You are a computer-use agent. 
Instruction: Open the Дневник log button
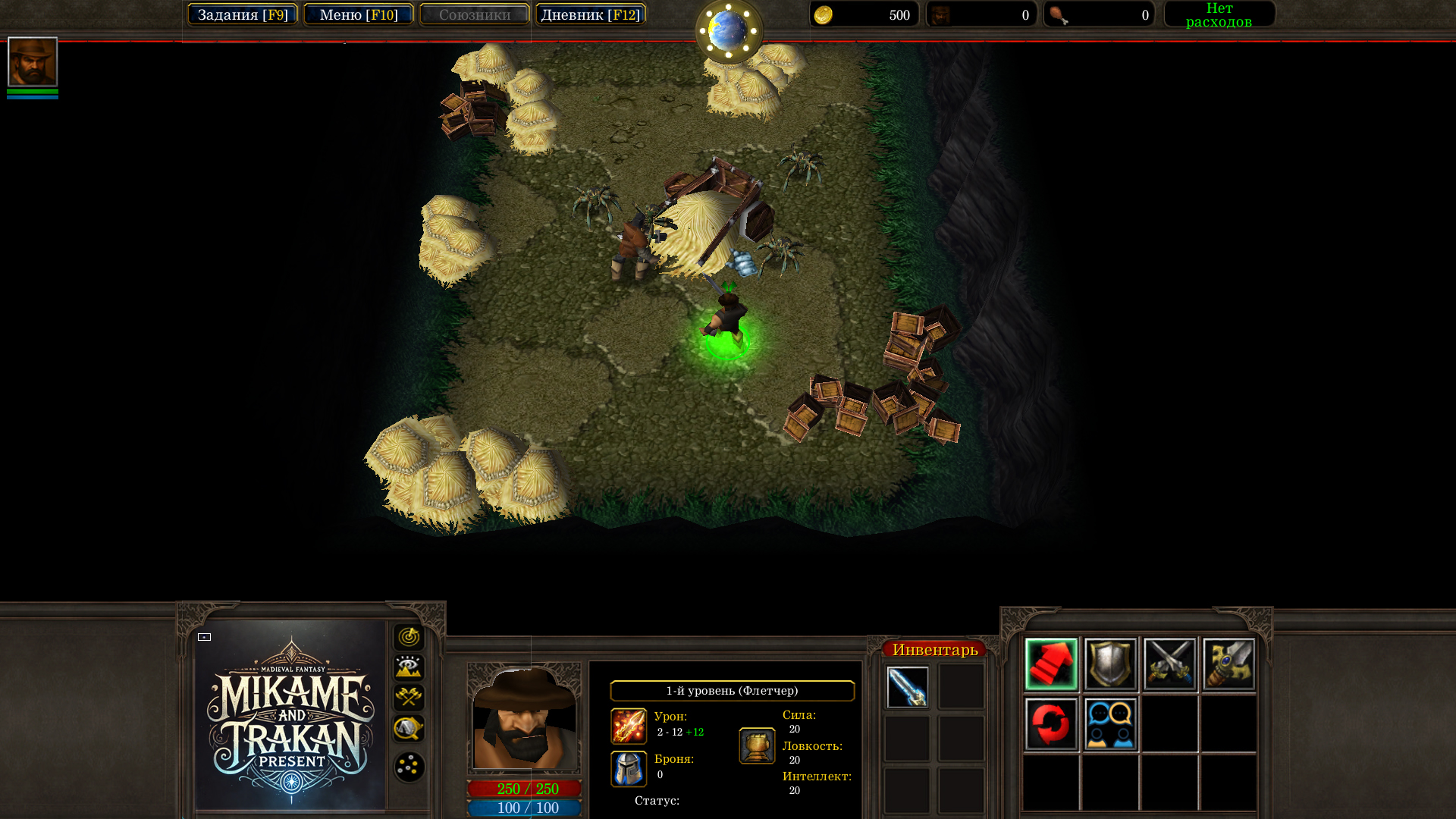click(x=590, y=14)
